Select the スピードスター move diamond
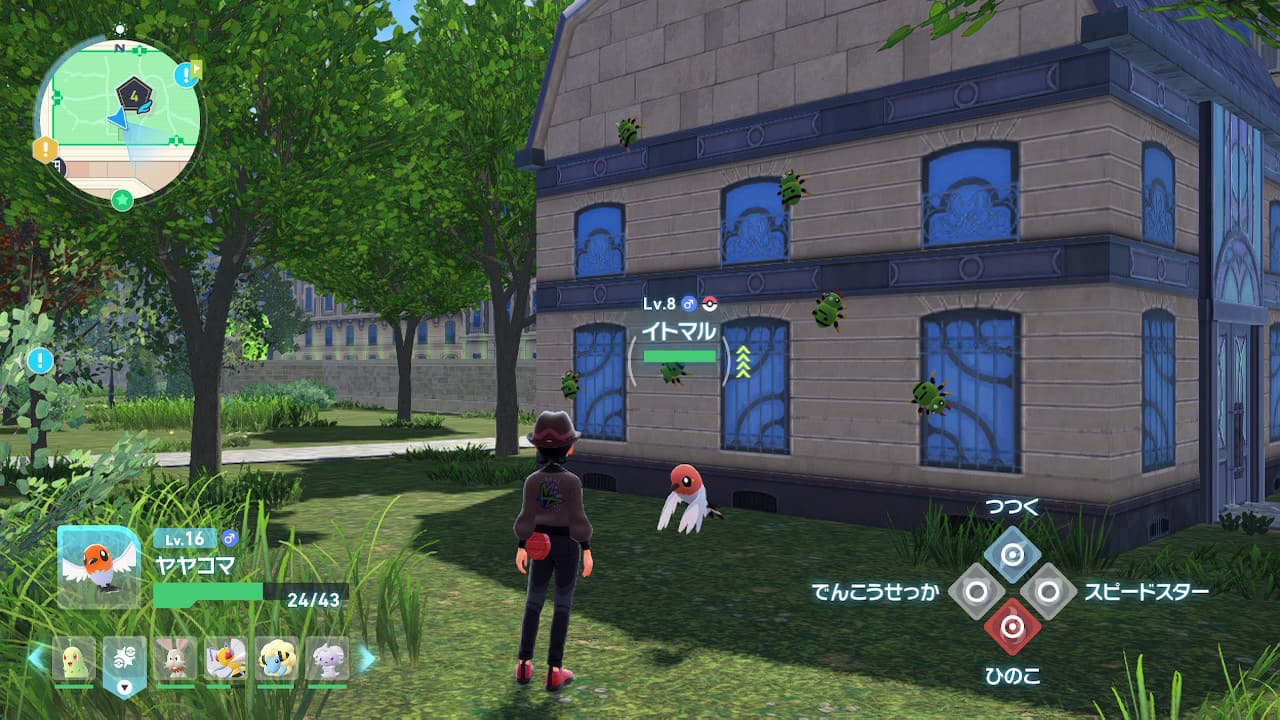1280x720 pixels. pos(1048,591)
